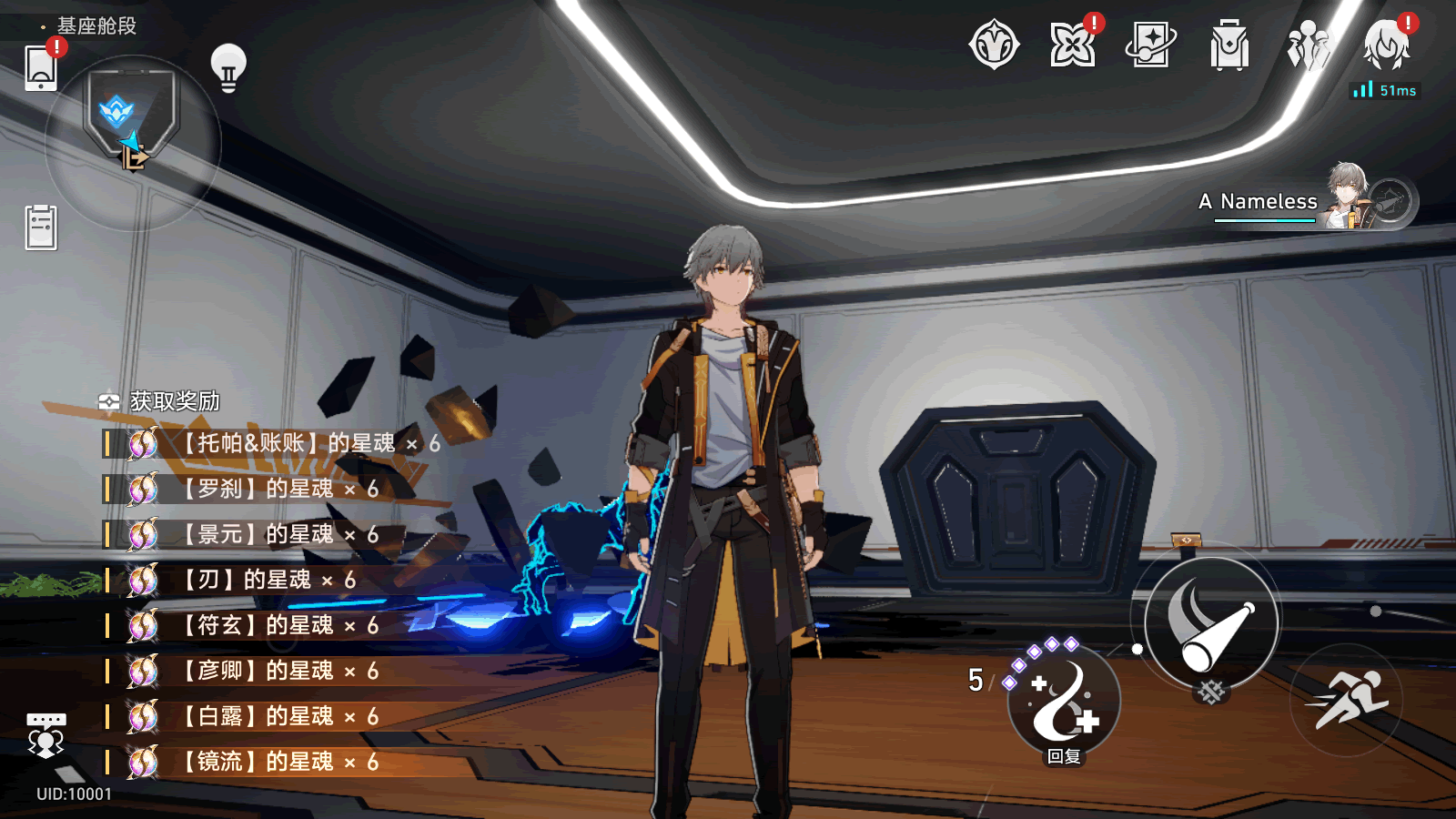
Task: Open the shield emblem menu icon
Action: (x=994, y=45)
